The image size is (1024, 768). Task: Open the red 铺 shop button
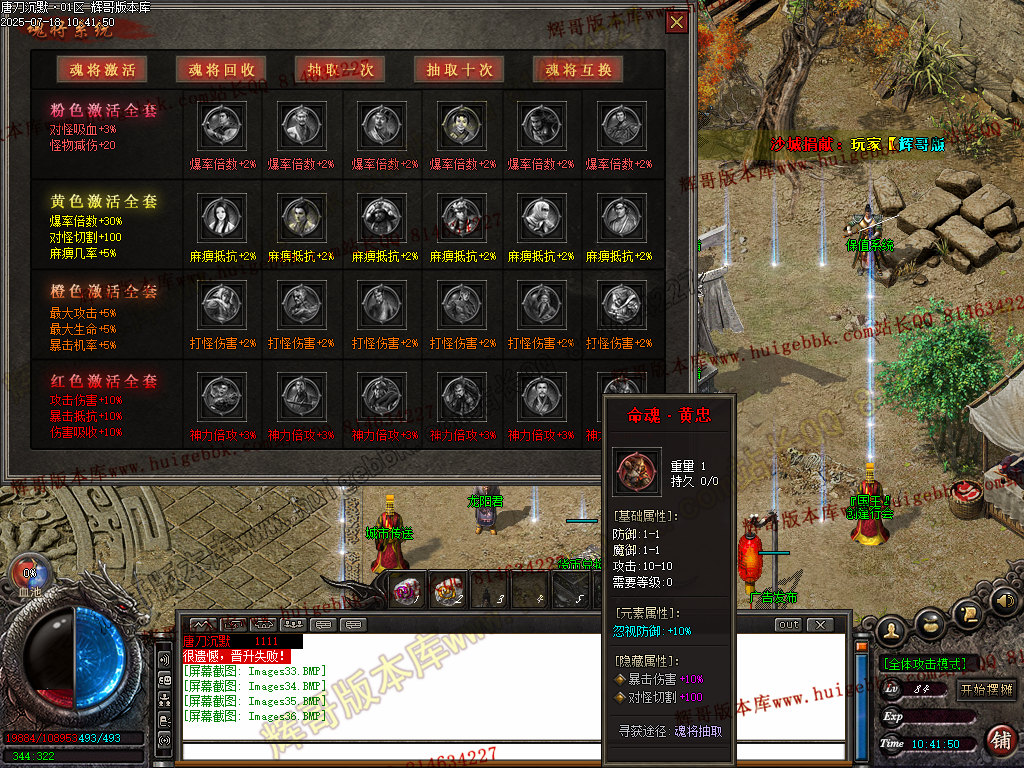tap(999, 740)
